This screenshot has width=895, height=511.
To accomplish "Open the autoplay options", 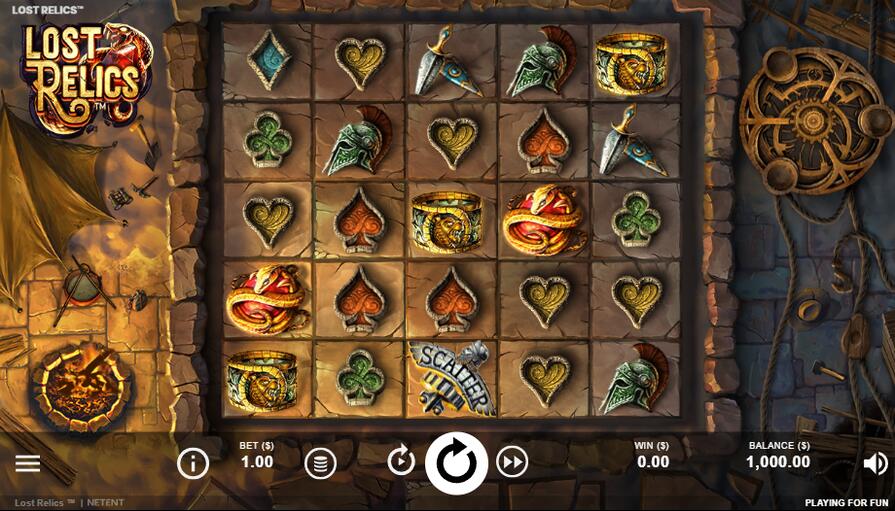I will [401, 461].
